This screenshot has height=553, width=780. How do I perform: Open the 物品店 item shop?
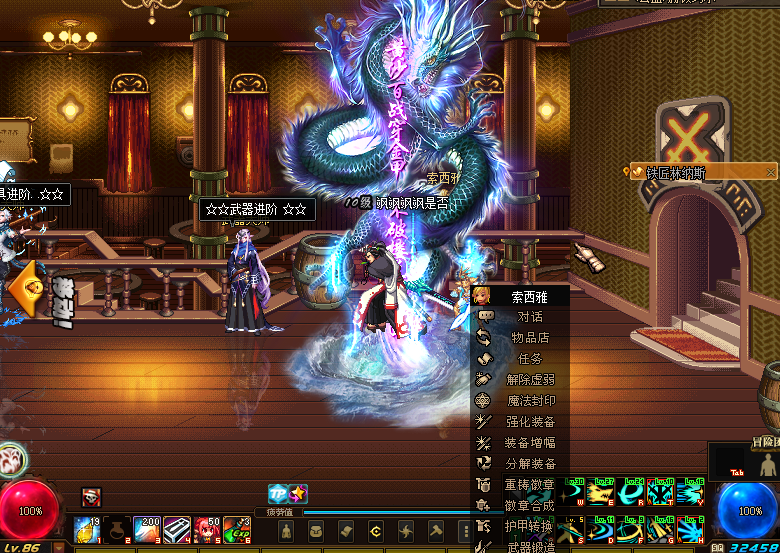click(x=530, y=338)
